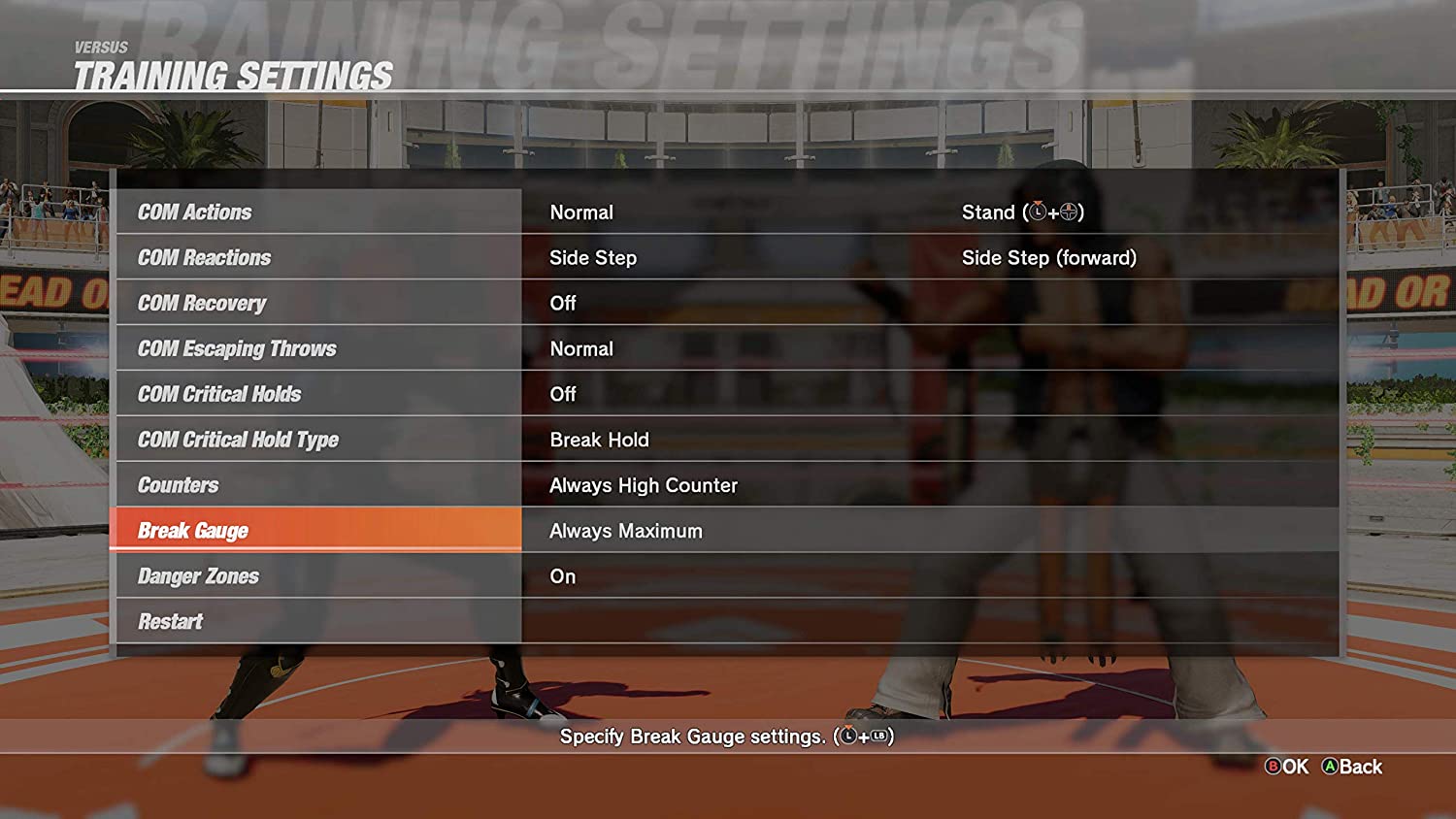Viewport: 1456px width, 819px height.
Task: Click Restart in the training menu
Action: pyautogui.click(x=318, y=622)
